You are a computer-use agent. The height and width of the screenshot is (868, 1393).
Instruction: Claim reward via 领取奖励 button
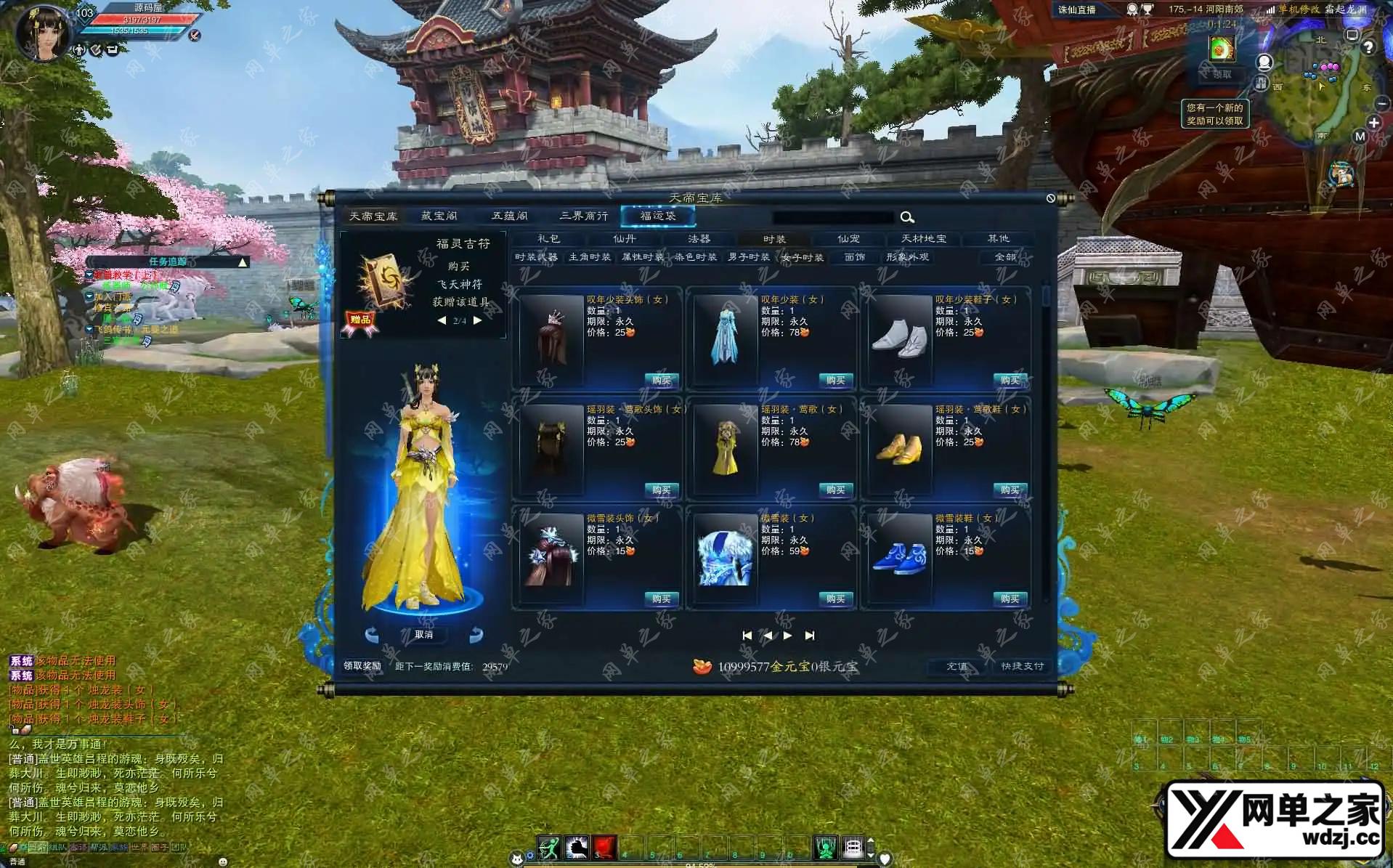coord(362,666)
